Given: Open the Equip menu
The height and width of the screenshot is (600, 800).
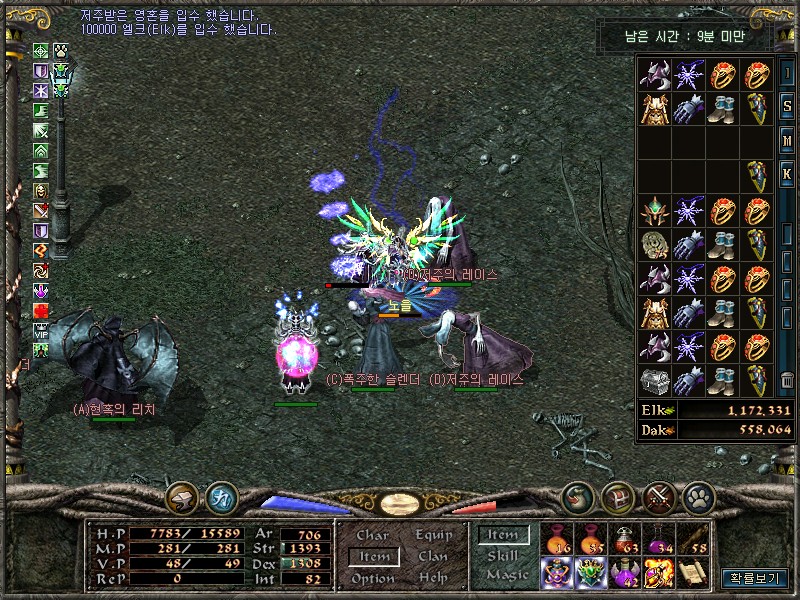Looking at the screenshot, I should (433, 536).
